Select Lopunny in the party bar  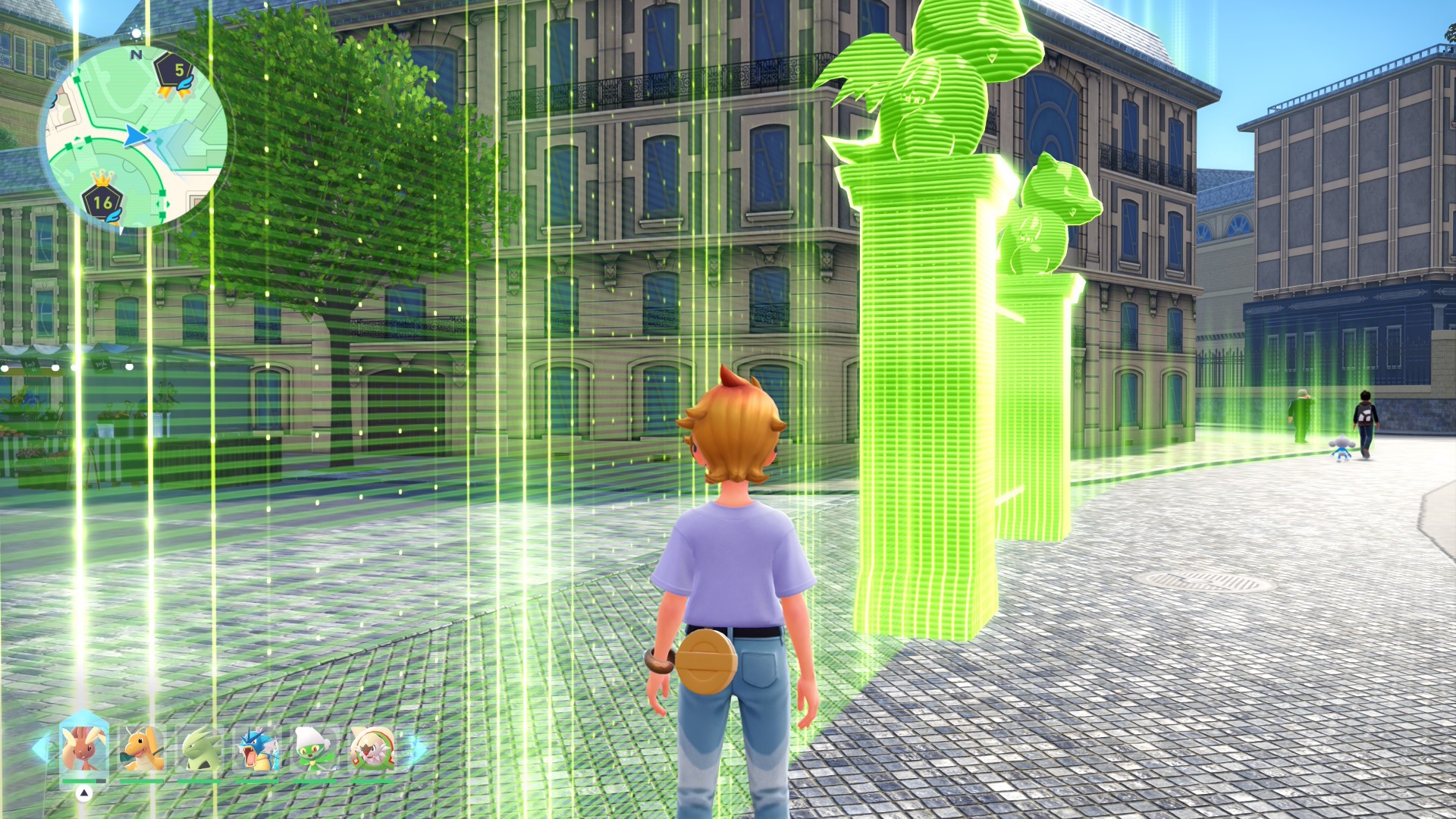[x=83, y=748]
